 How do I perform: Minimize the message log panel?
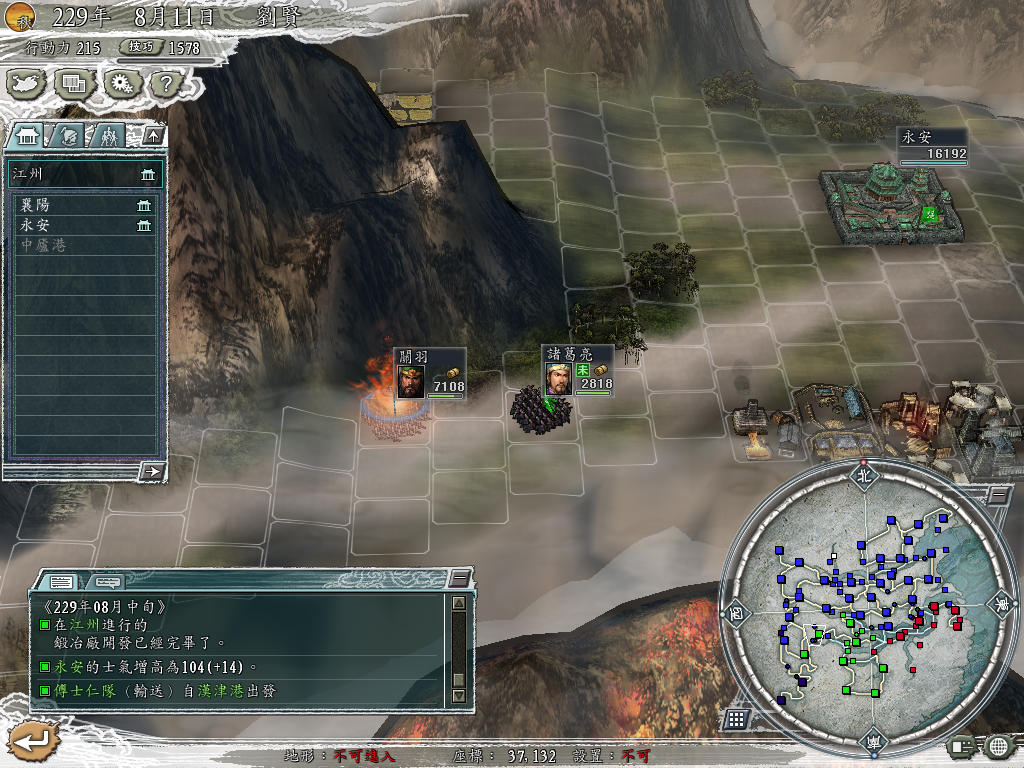(458, 578)
